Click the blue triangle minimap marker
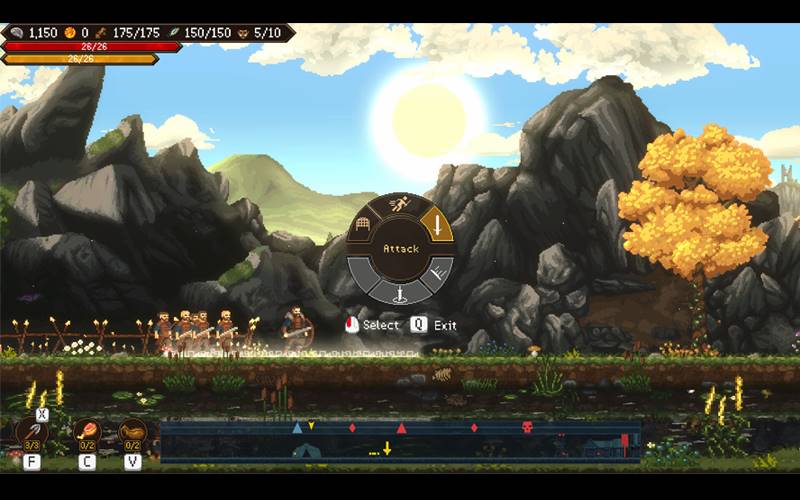800x500 pixels. (297, 428)
